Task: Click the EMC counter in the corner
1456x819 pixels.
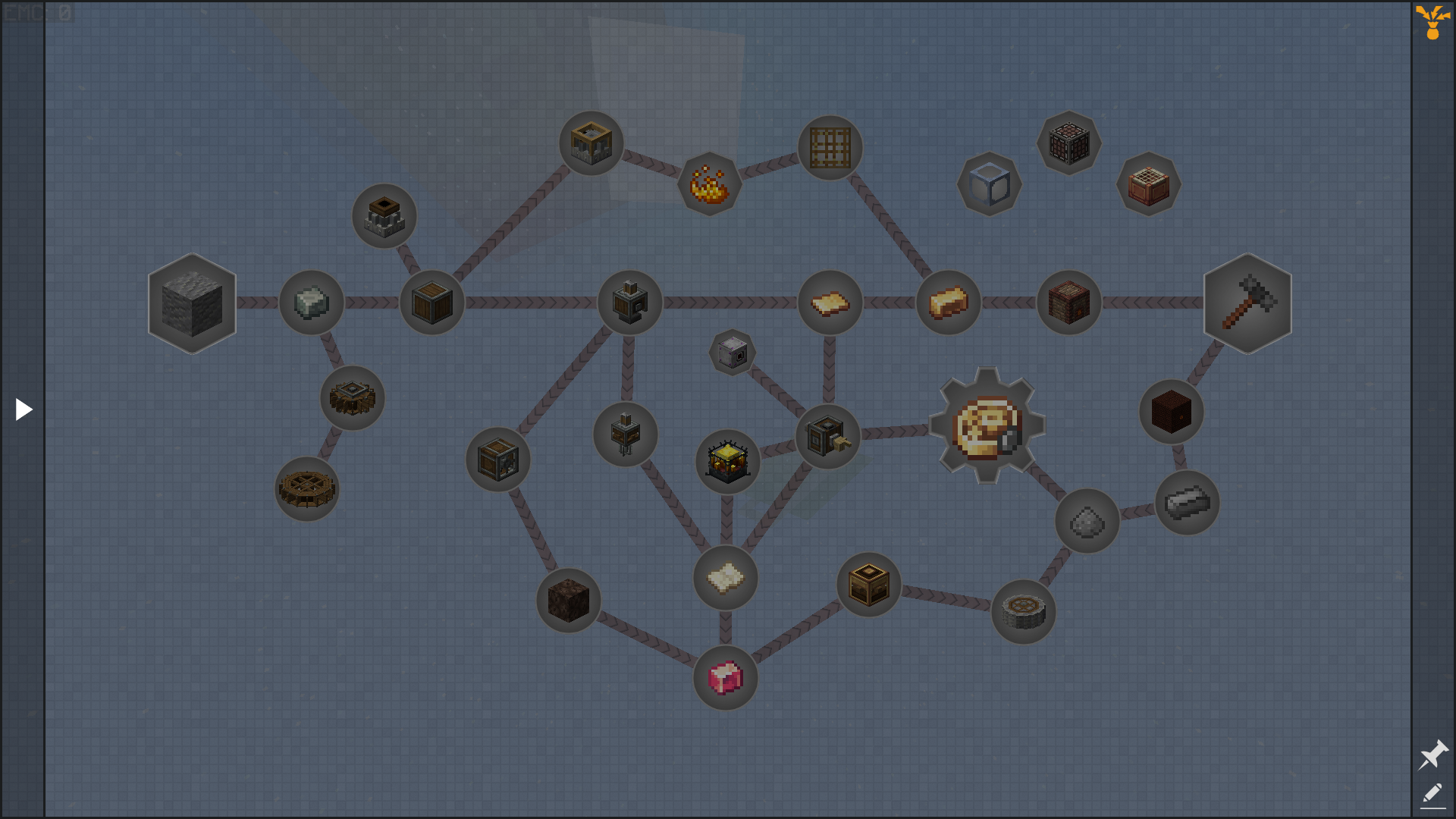Action: coord(36,11)
